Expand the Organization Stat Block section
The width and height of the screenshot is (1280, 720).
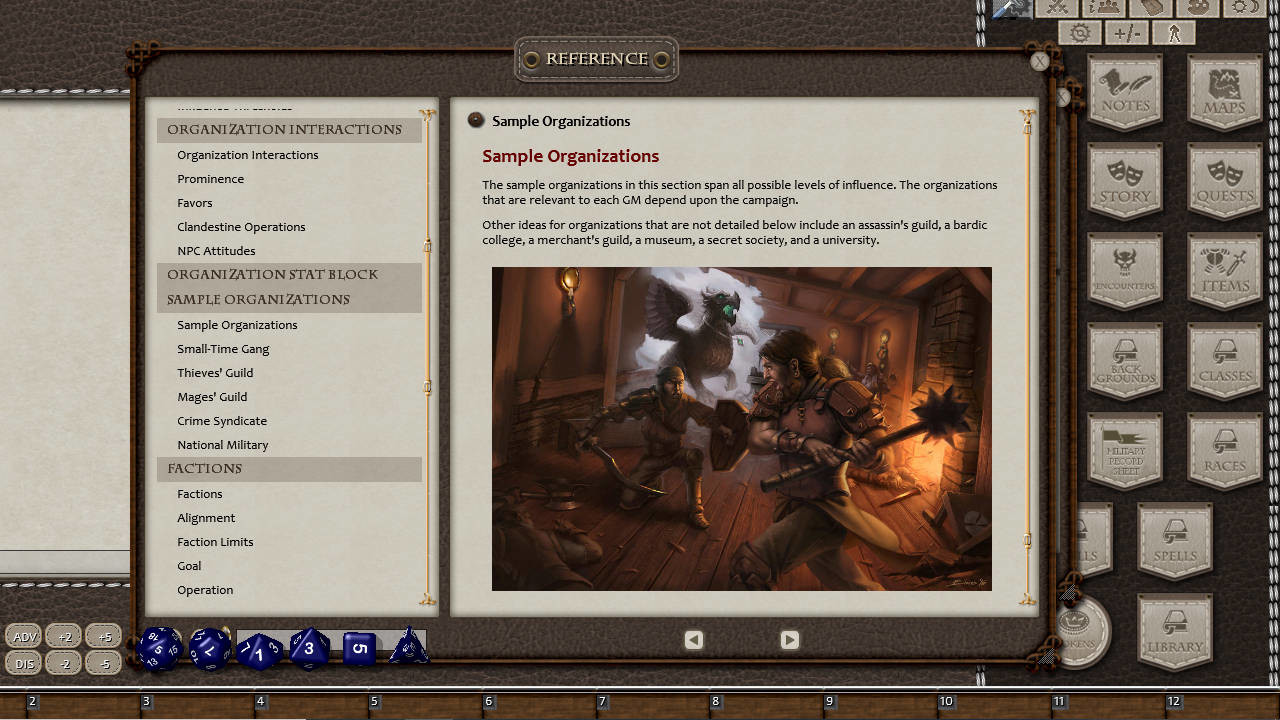(x=271, y=274)
